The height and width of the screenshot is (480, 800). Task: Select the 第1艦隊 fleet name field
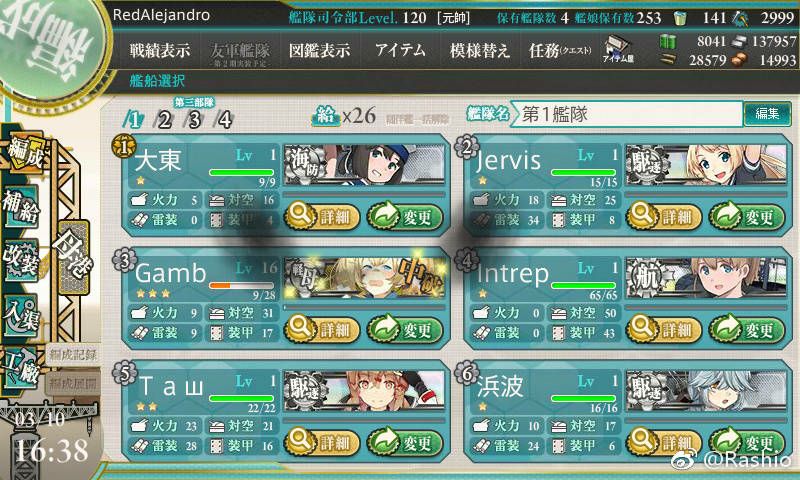pyautogui.click(x=625, y=114)
